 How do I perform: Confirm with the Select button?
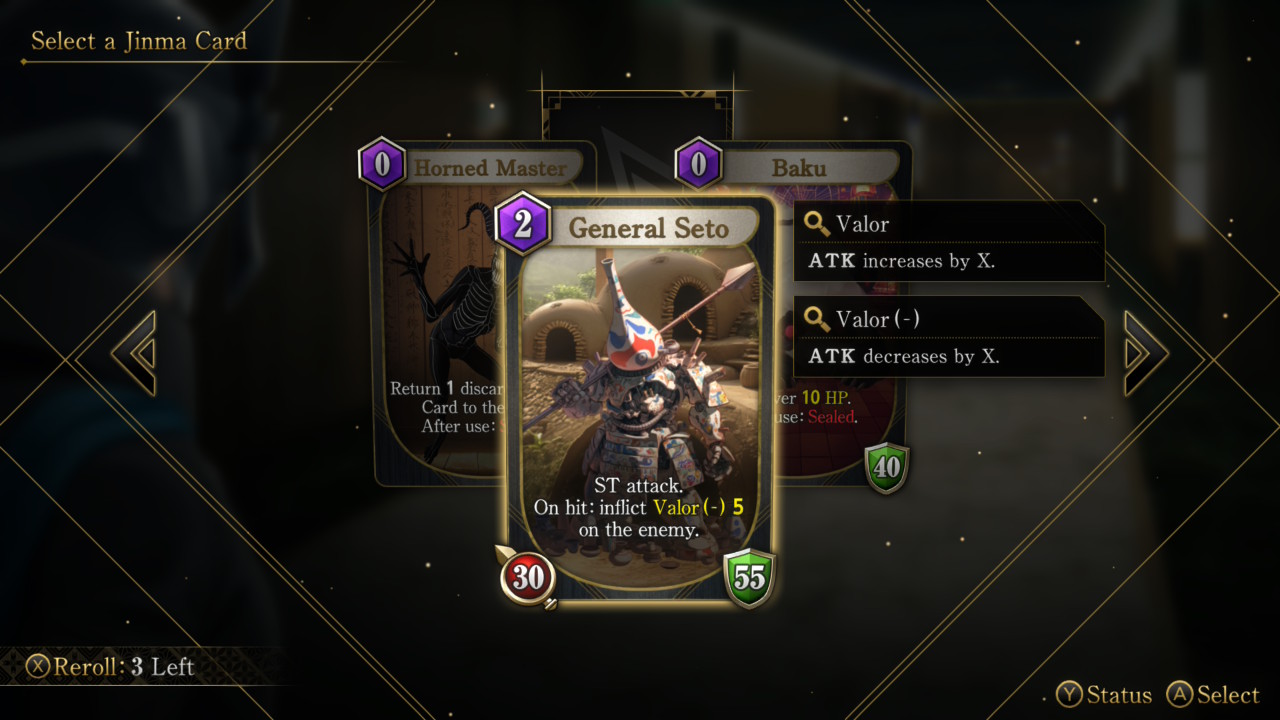pyautogui.click(x=1213, y=695)
